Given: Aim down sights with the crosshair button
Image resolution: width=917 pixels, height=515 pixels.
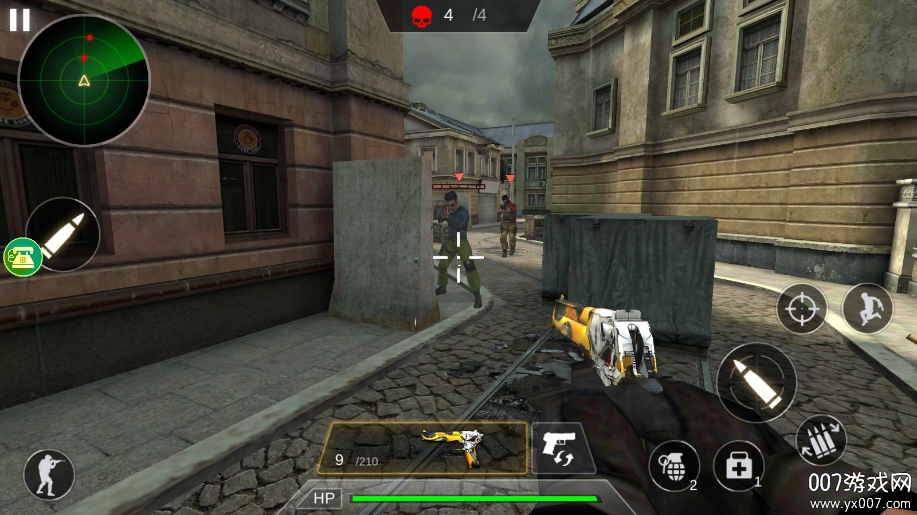Looking at the screenshot, I should 802,308.
